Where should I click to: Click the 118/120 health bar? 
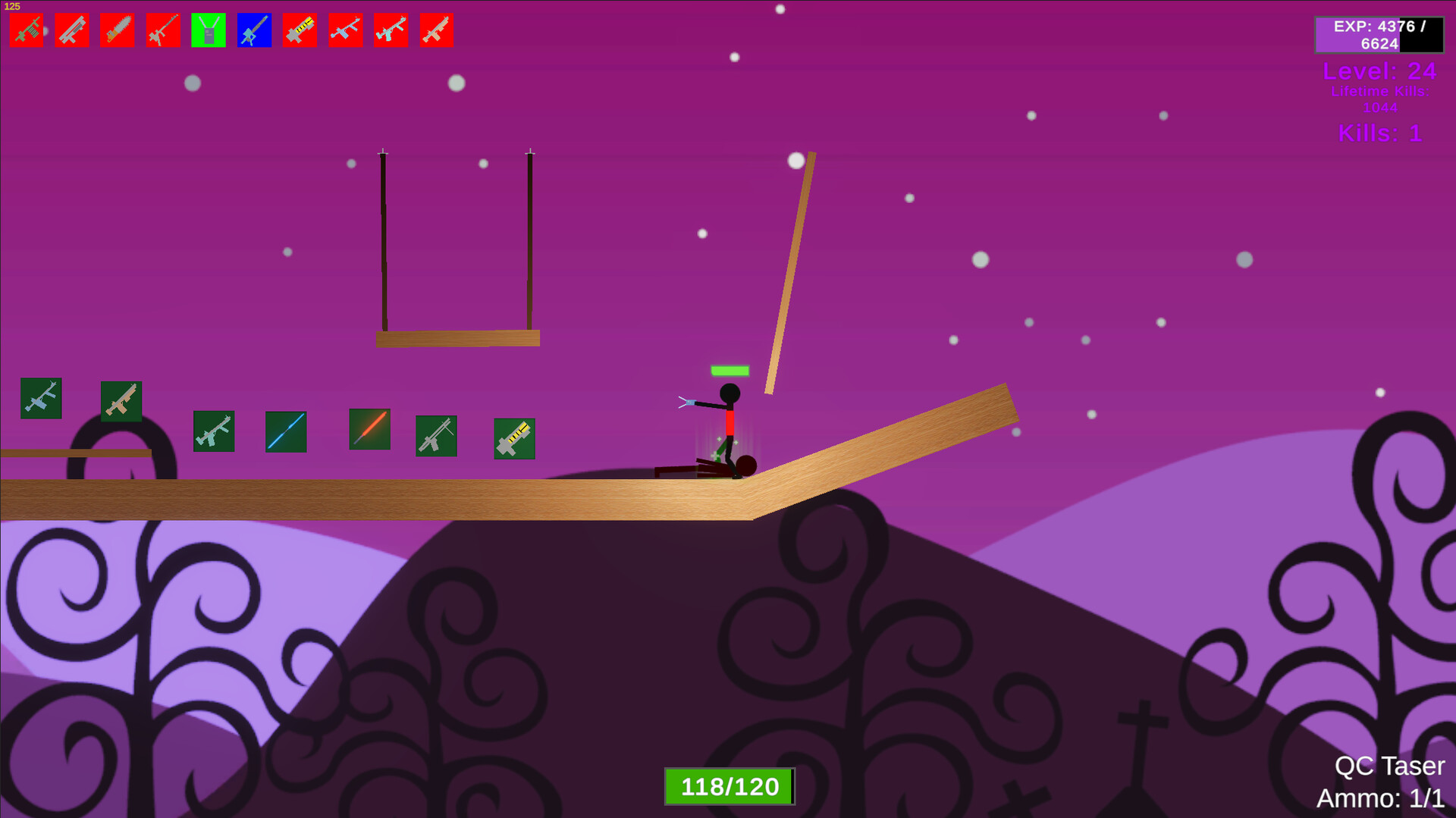coord(730,786)
